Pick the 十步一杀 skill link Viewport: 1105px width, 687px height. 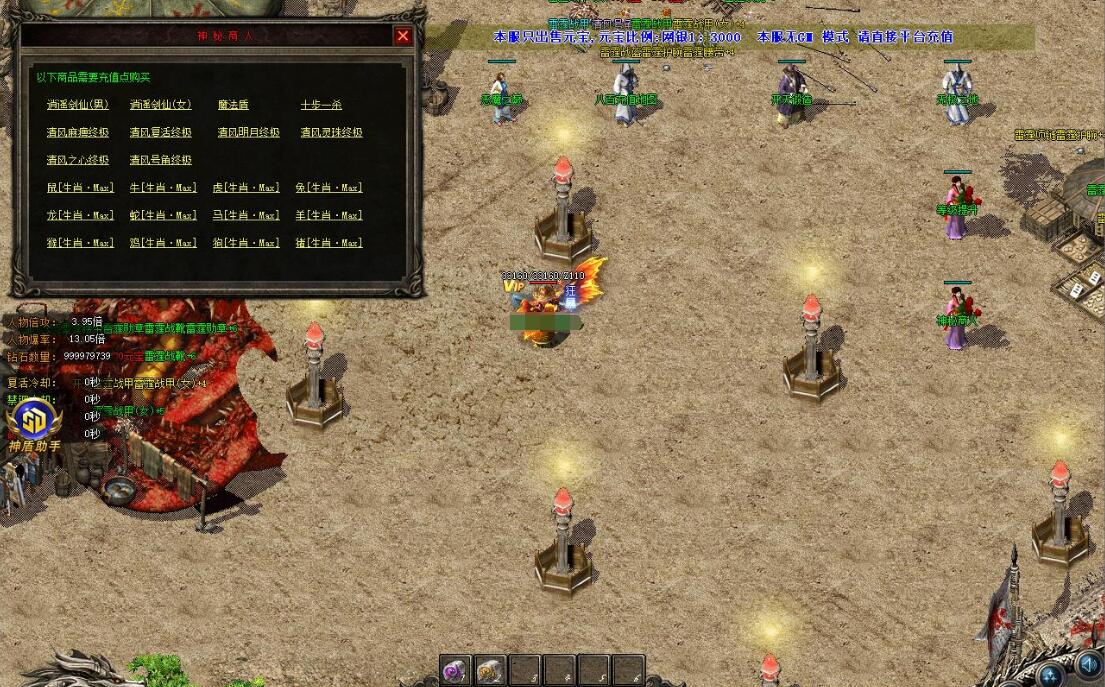tap(321, 105)
